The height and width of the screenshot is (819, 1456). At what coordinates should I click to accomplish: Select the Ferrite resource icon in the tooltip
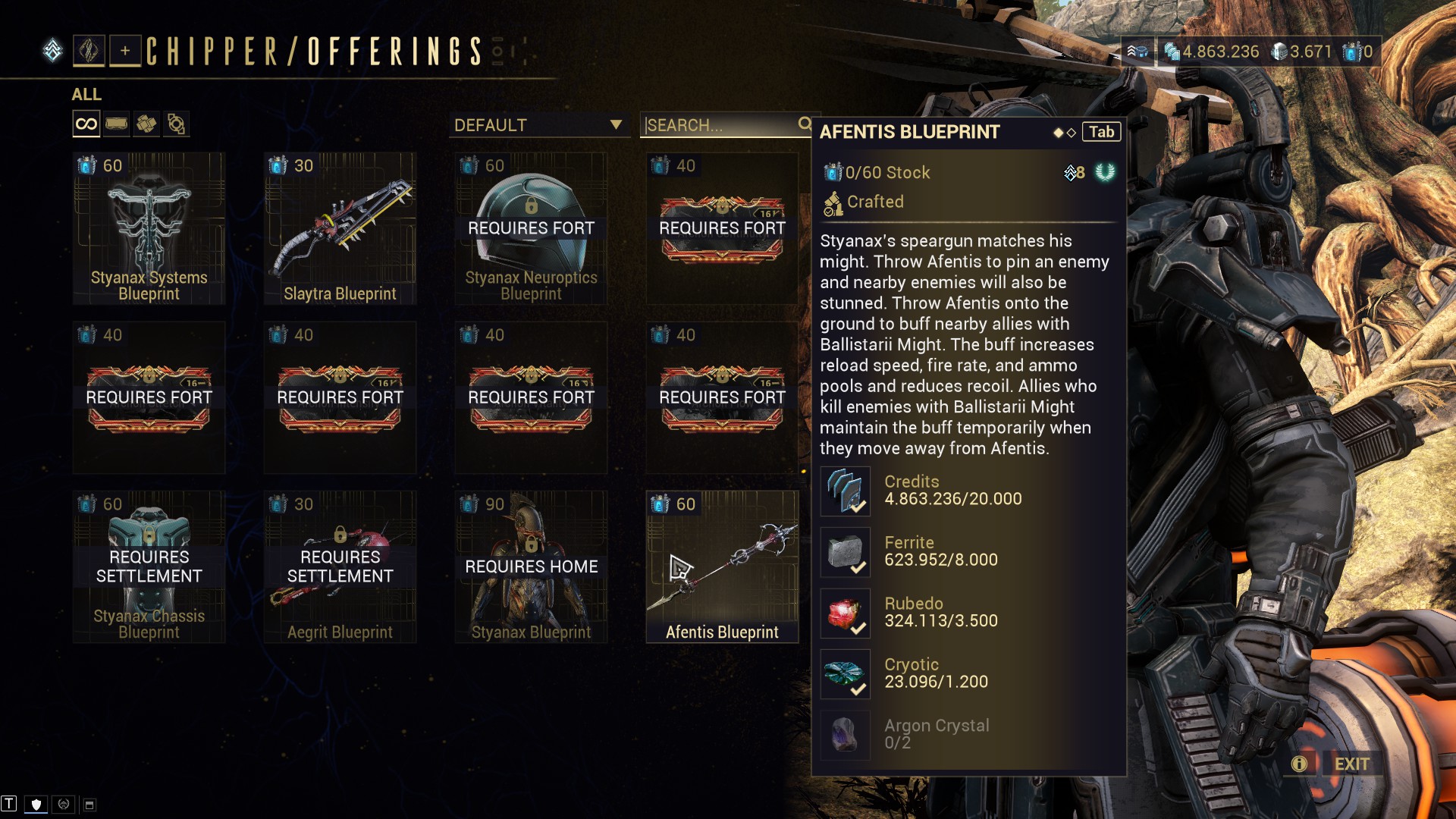(845, 551)
